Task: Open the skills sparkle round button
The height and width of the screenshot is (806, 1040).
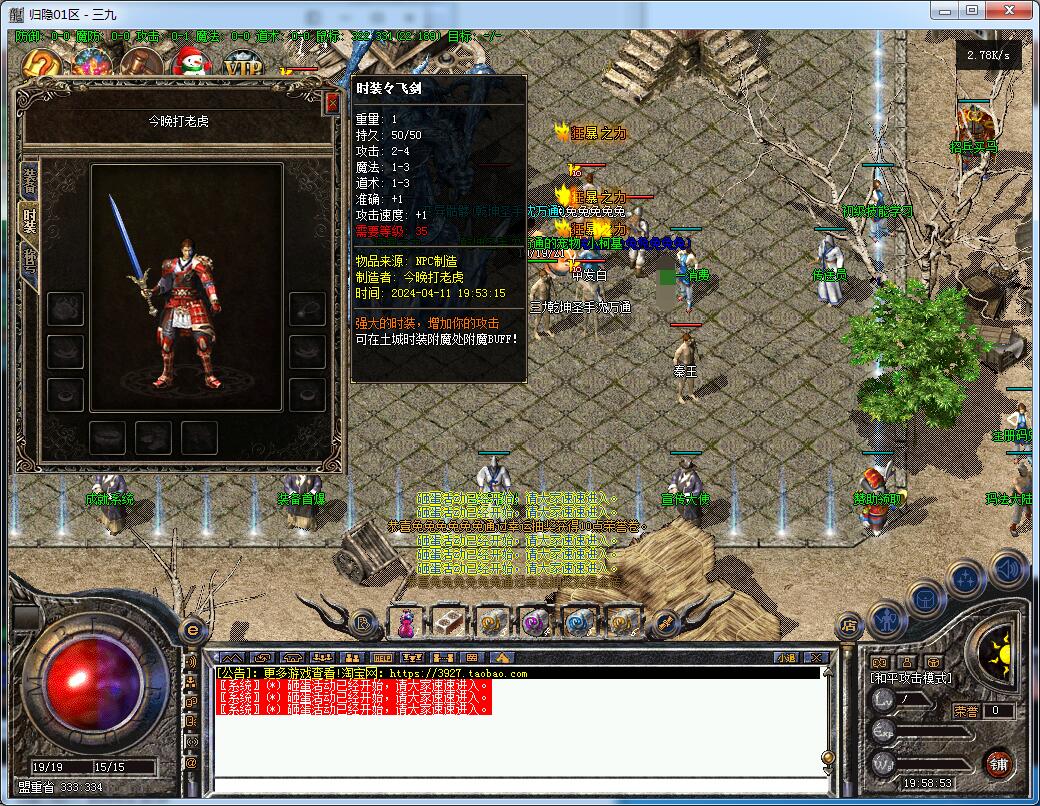Action: (966, 579)
